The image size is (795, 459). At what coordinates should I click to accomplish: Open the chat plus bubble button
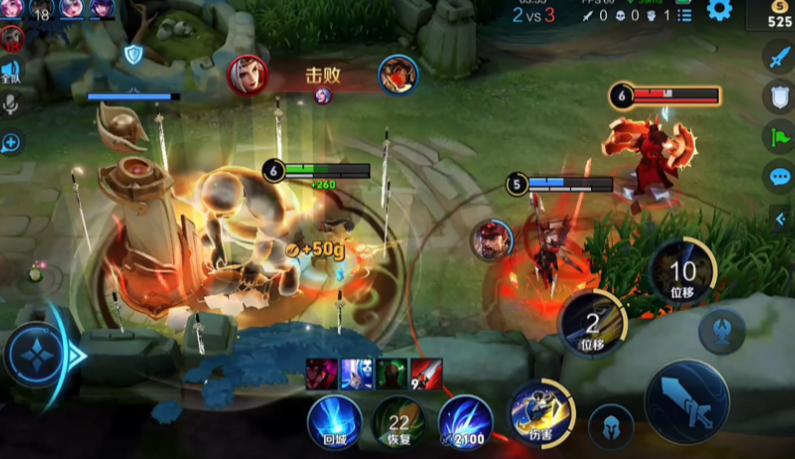pyautogui.click(x=11, y=142)
